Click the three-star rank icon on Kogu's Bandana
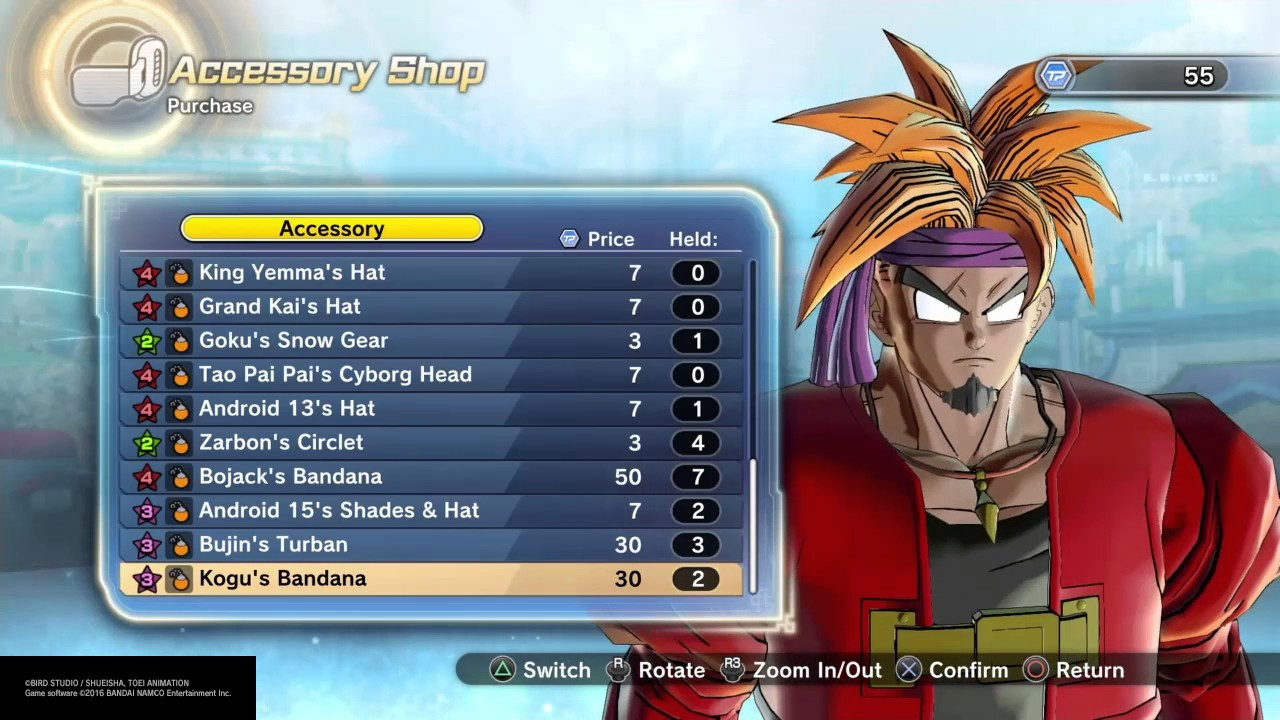1280x720 pixels. coord(146,578)
